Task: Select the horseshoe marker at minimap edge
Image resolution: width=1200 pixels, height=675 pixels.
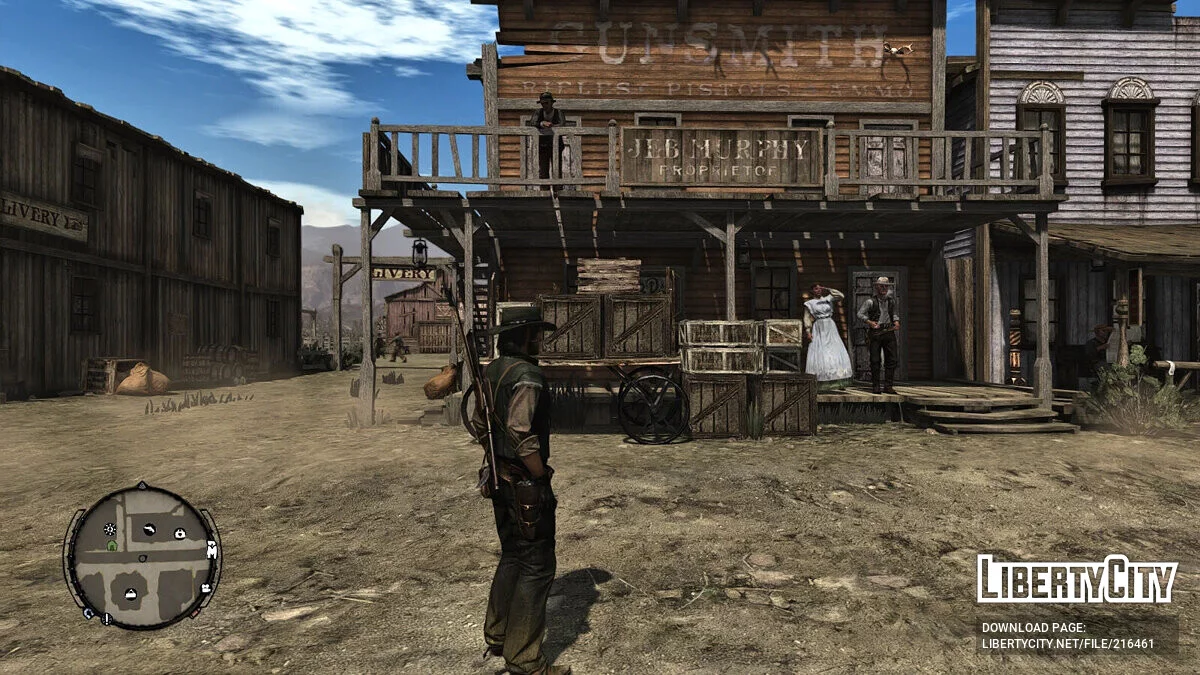Action: coord(88,613)
